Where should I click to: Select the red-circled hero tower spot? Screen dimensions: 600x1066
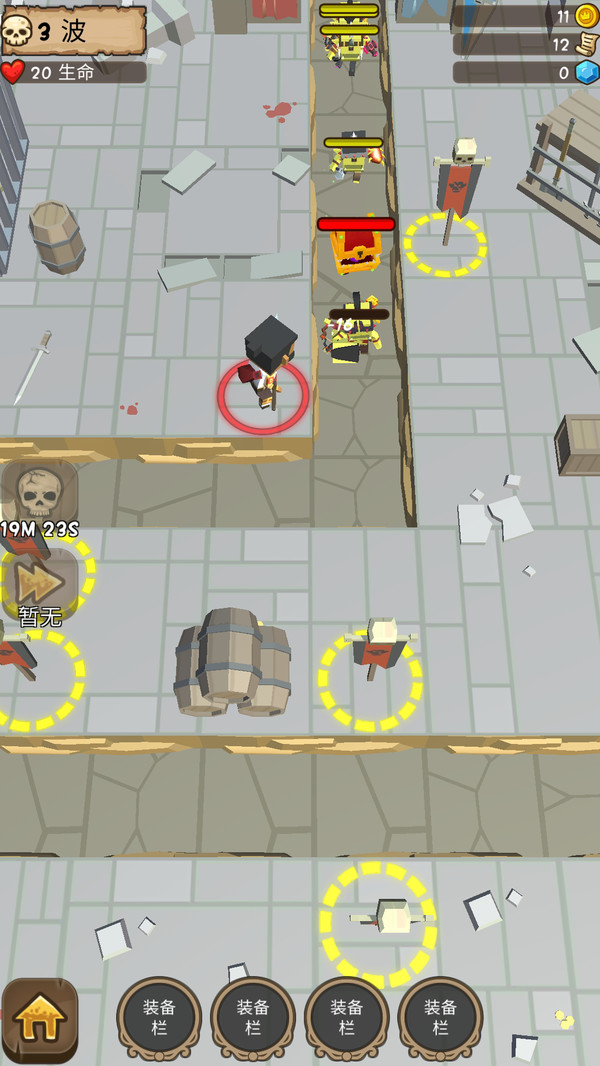point(264,395)
